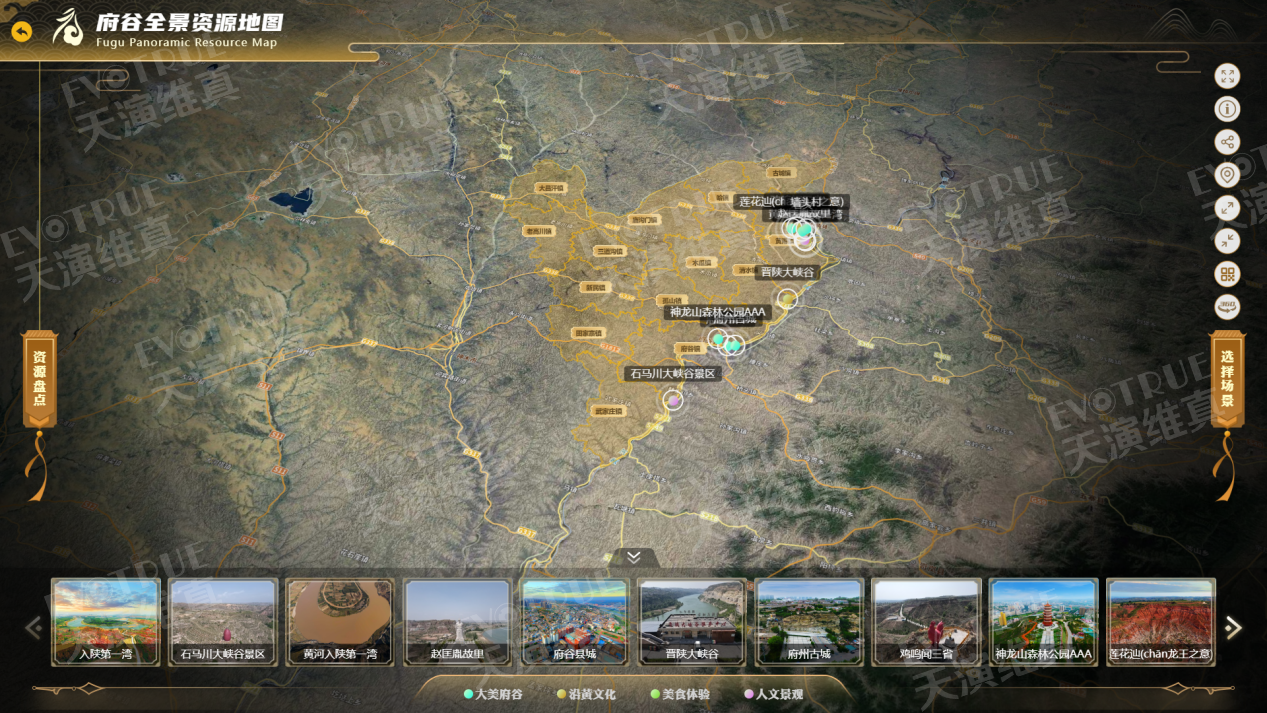The image size is (1267, 713).
Task: Open the 鸡鸣闻三省 thumbnail
Action: [925, 621]
